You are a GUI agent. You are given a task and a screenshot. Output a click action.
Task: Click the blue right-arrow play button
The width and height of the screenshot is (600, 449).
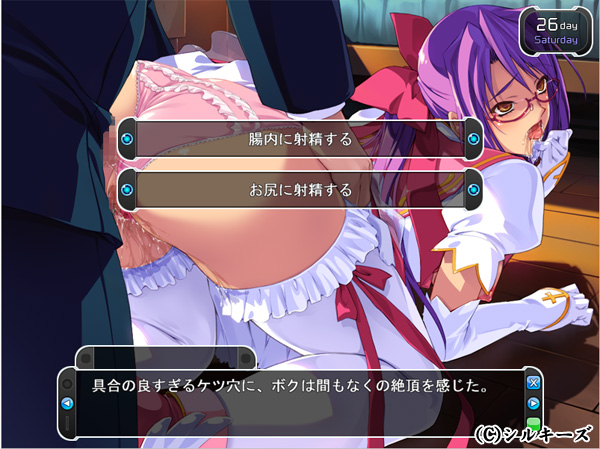[534, 404]
